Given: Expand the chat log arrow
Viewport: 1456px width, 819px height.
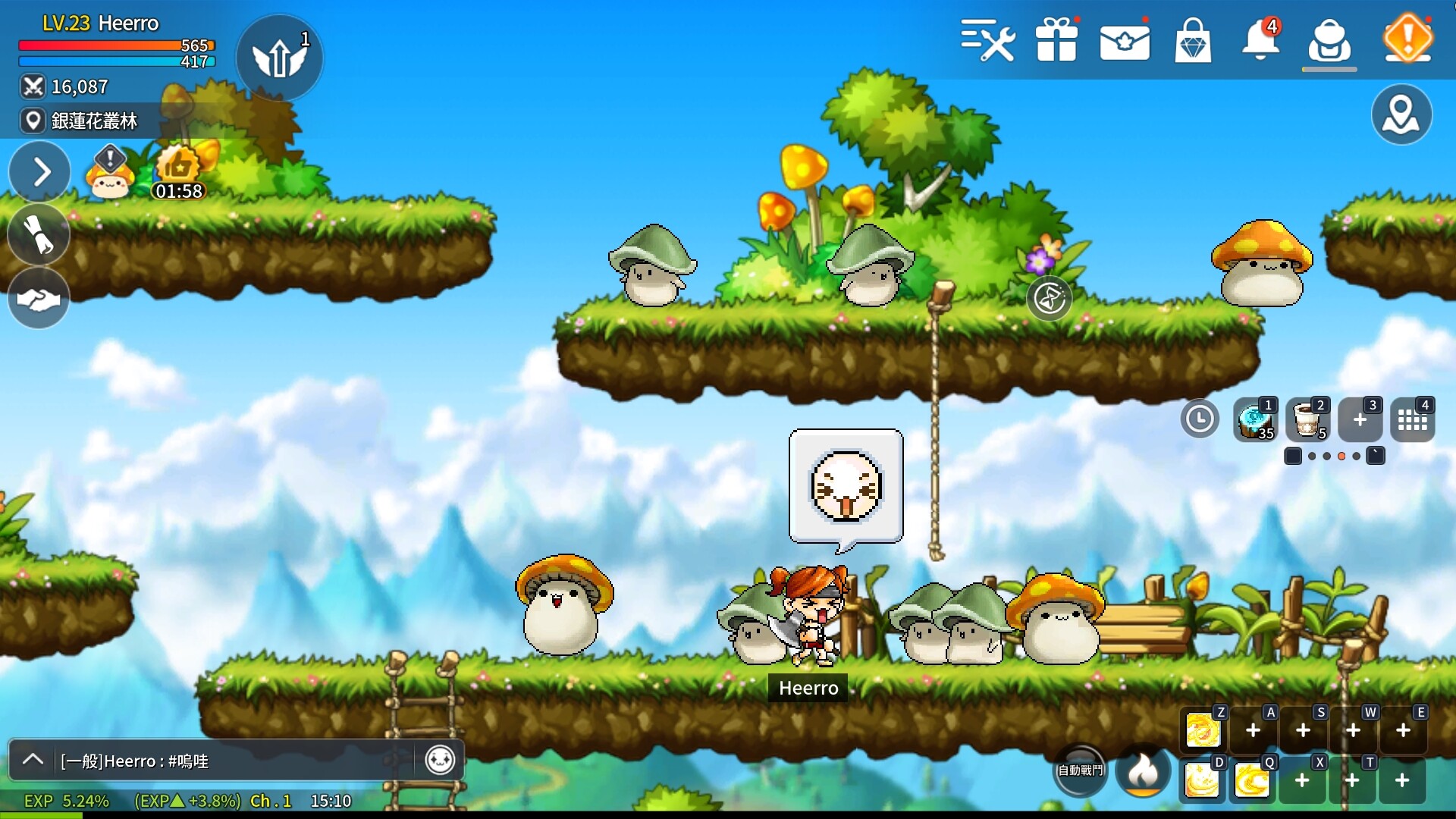Looking at the screenshot, I should (33, 760).
